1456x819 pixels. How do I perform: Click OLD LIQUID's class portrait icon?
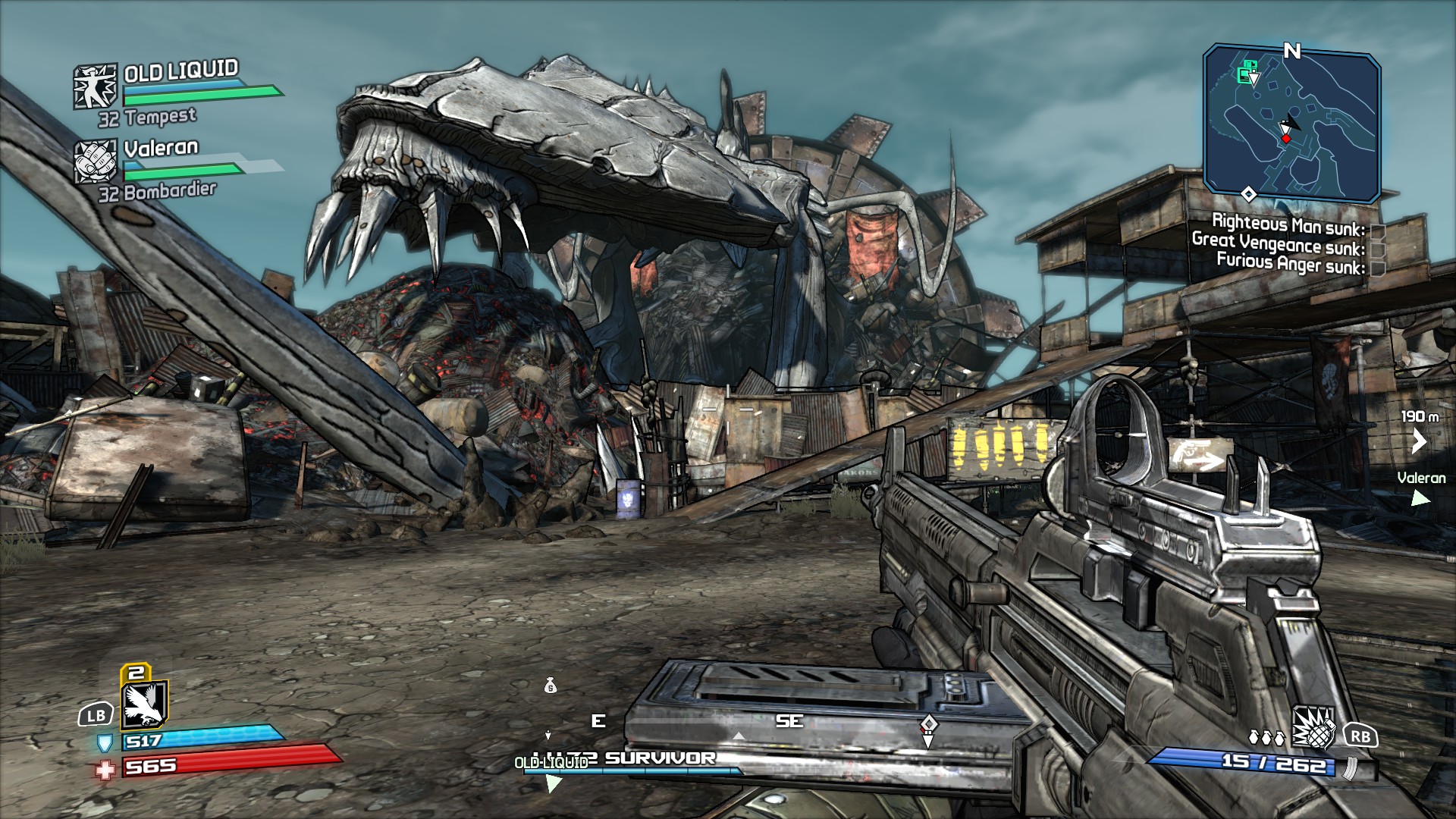click(x=96, y=86)
